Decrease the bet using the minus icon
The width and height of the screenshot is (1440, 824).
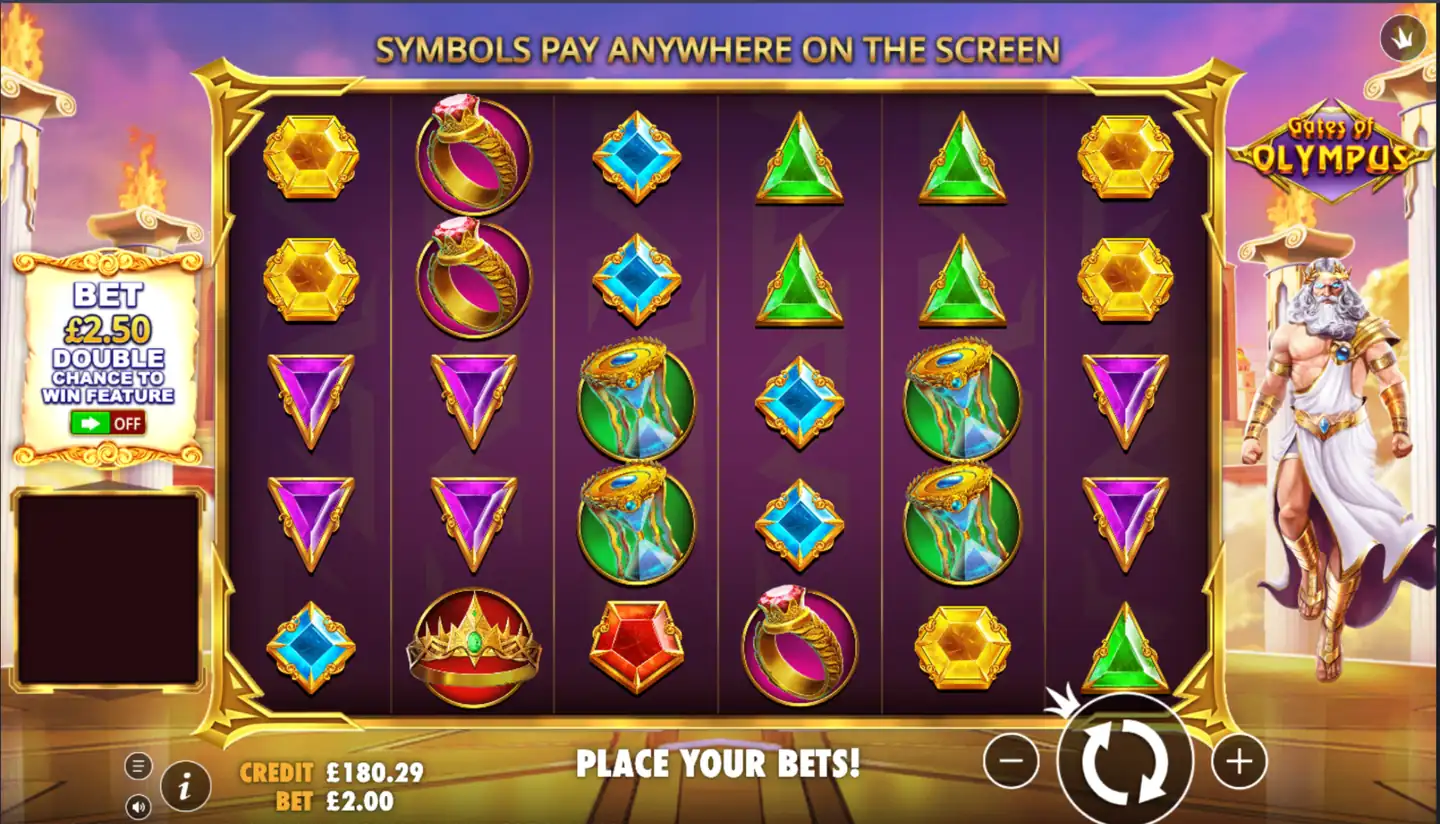(1010, 760)
